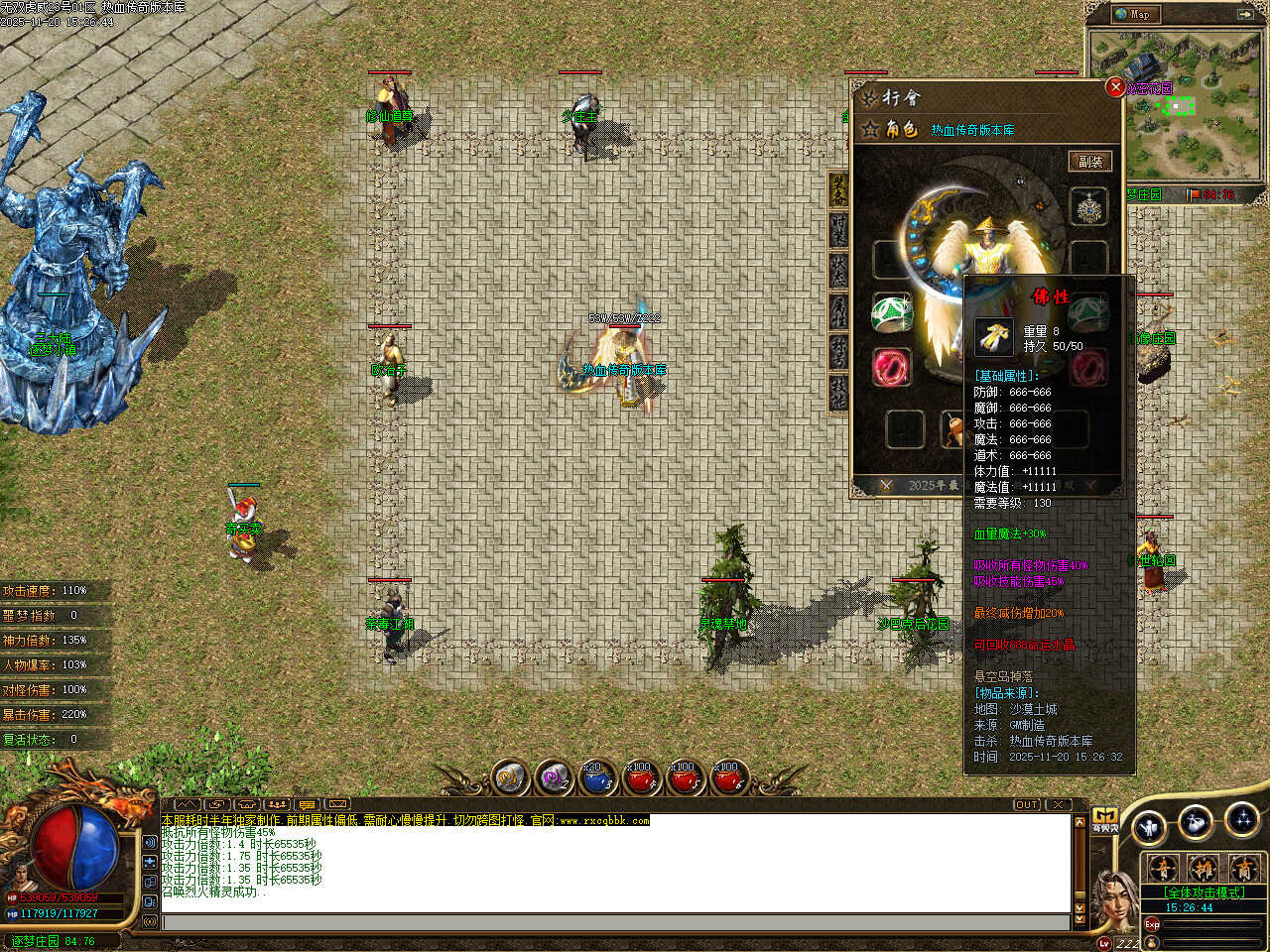This screenshot has width=1270, height=952.
Task: Open the GJ panel button
Action: point(1104,819)
